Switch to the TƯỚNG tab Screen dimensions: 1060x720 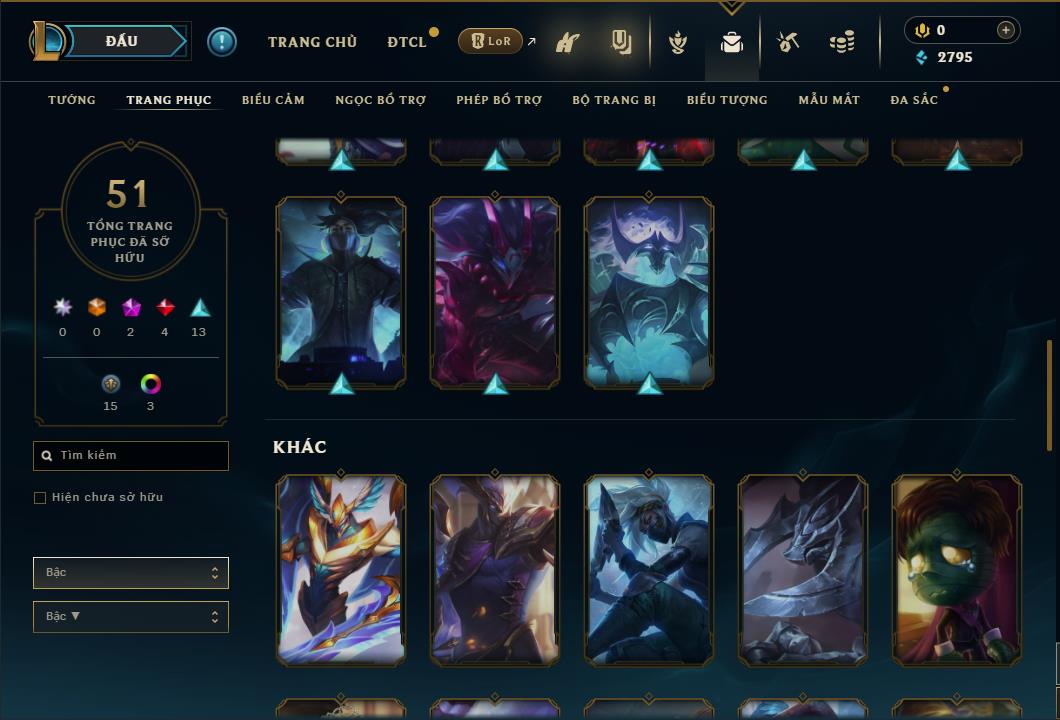[72, 100]
